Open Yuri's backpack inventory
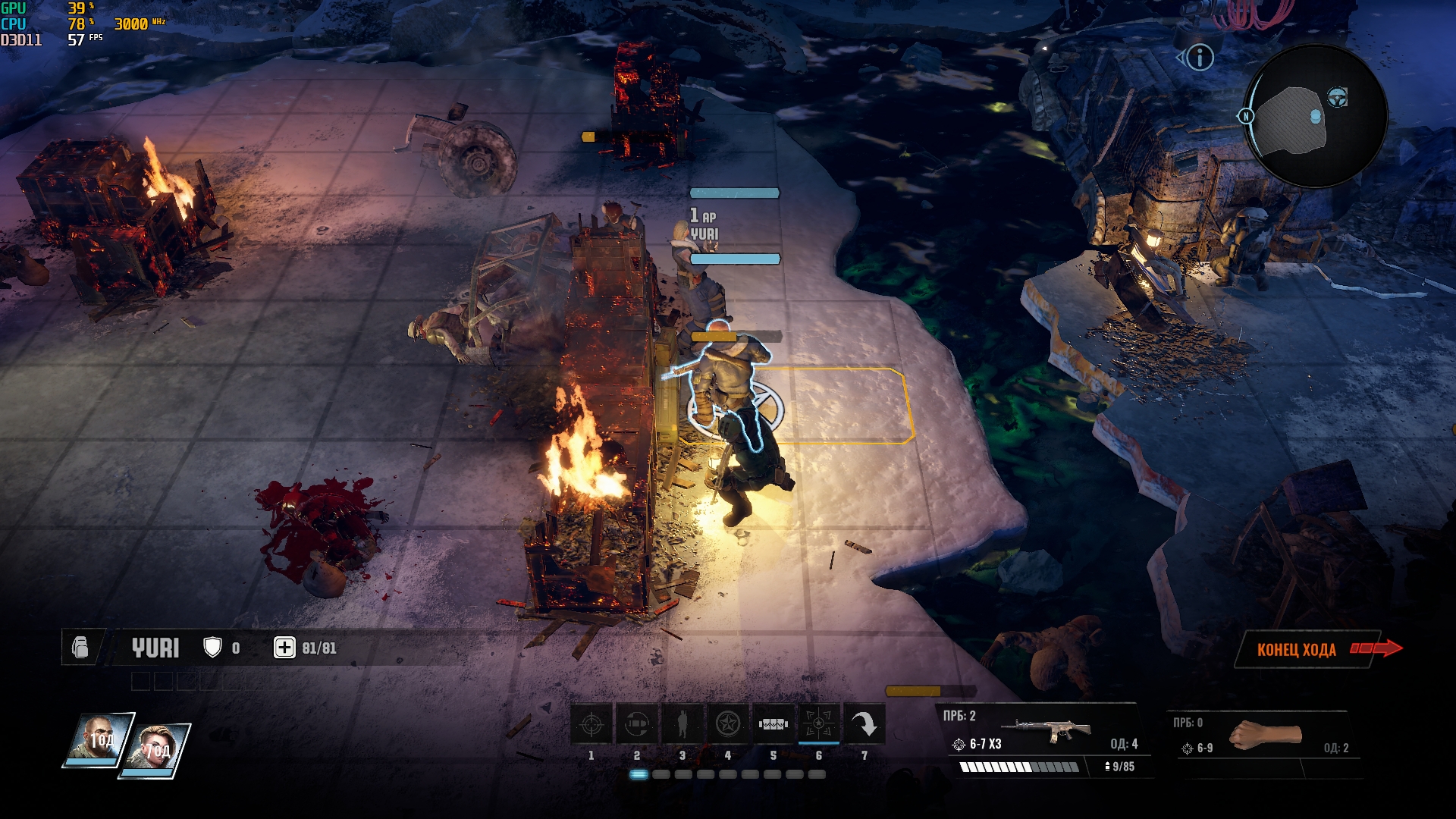This screenshot has width=1456, height=819. (x=80, y=648)
